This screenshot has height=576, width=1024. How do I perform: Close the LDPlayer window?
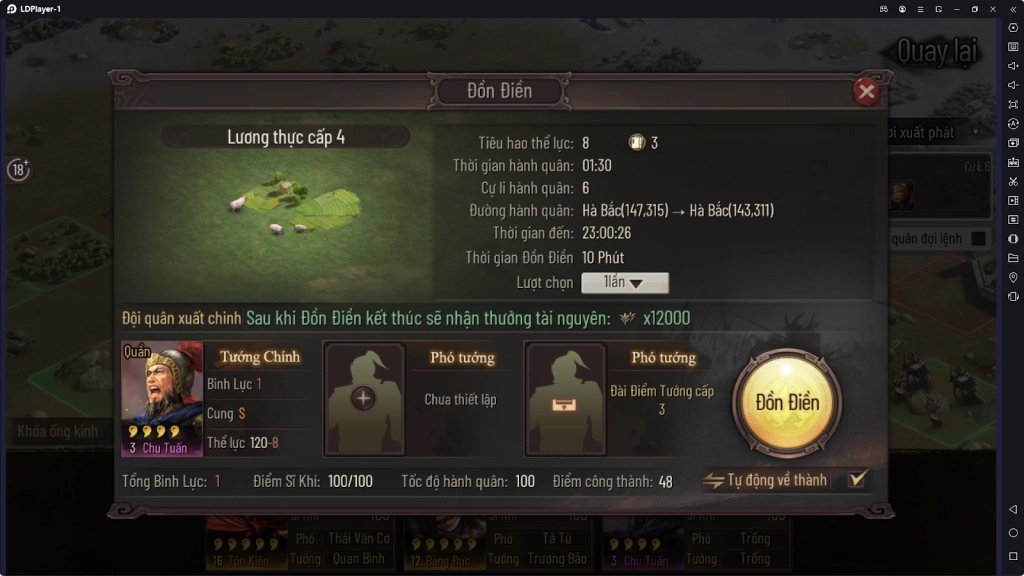[993, 9]
